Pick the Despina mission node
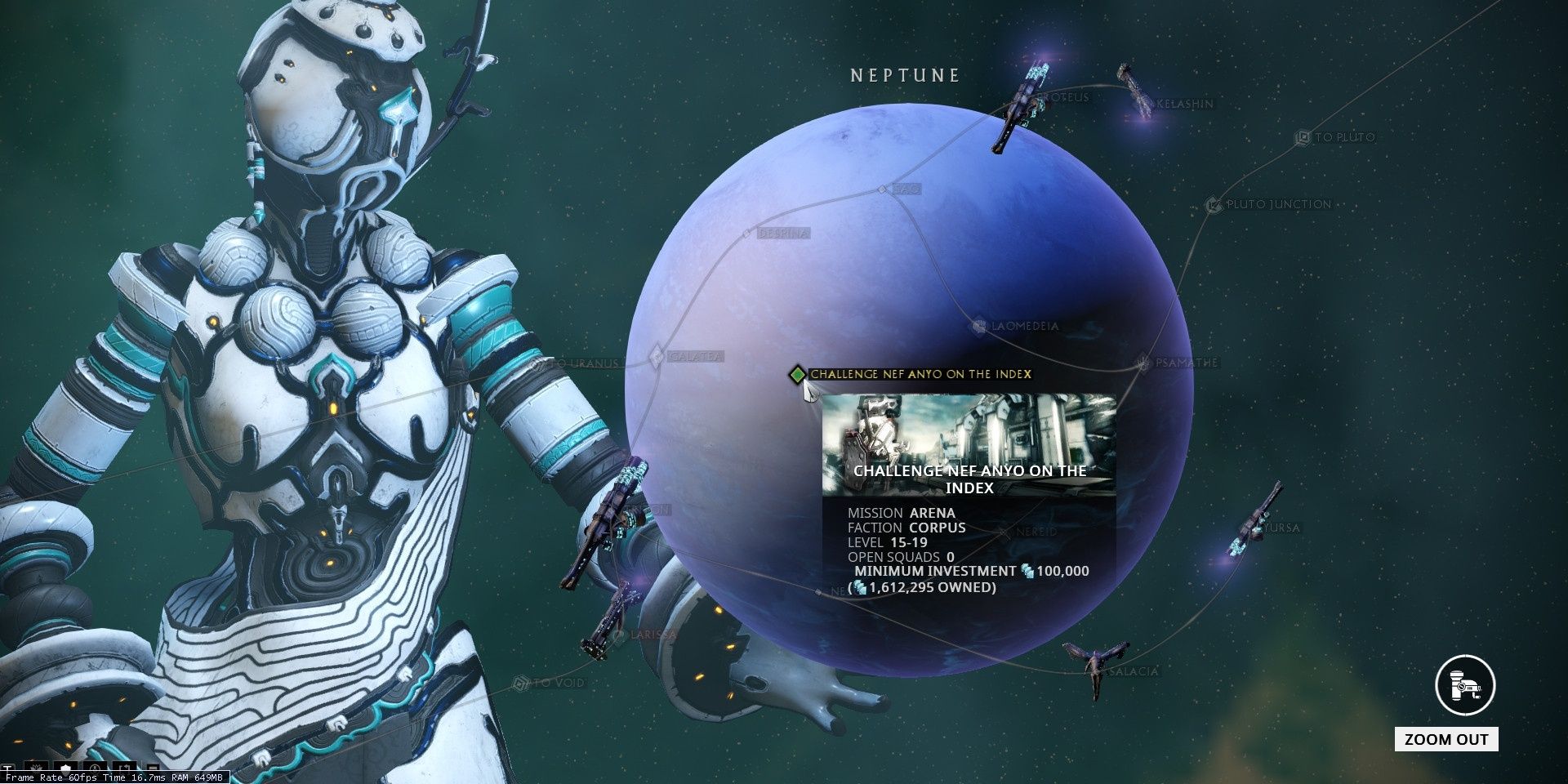This screenshot has height=784, width=1568. pyautogui.click(x=746, y=234)
